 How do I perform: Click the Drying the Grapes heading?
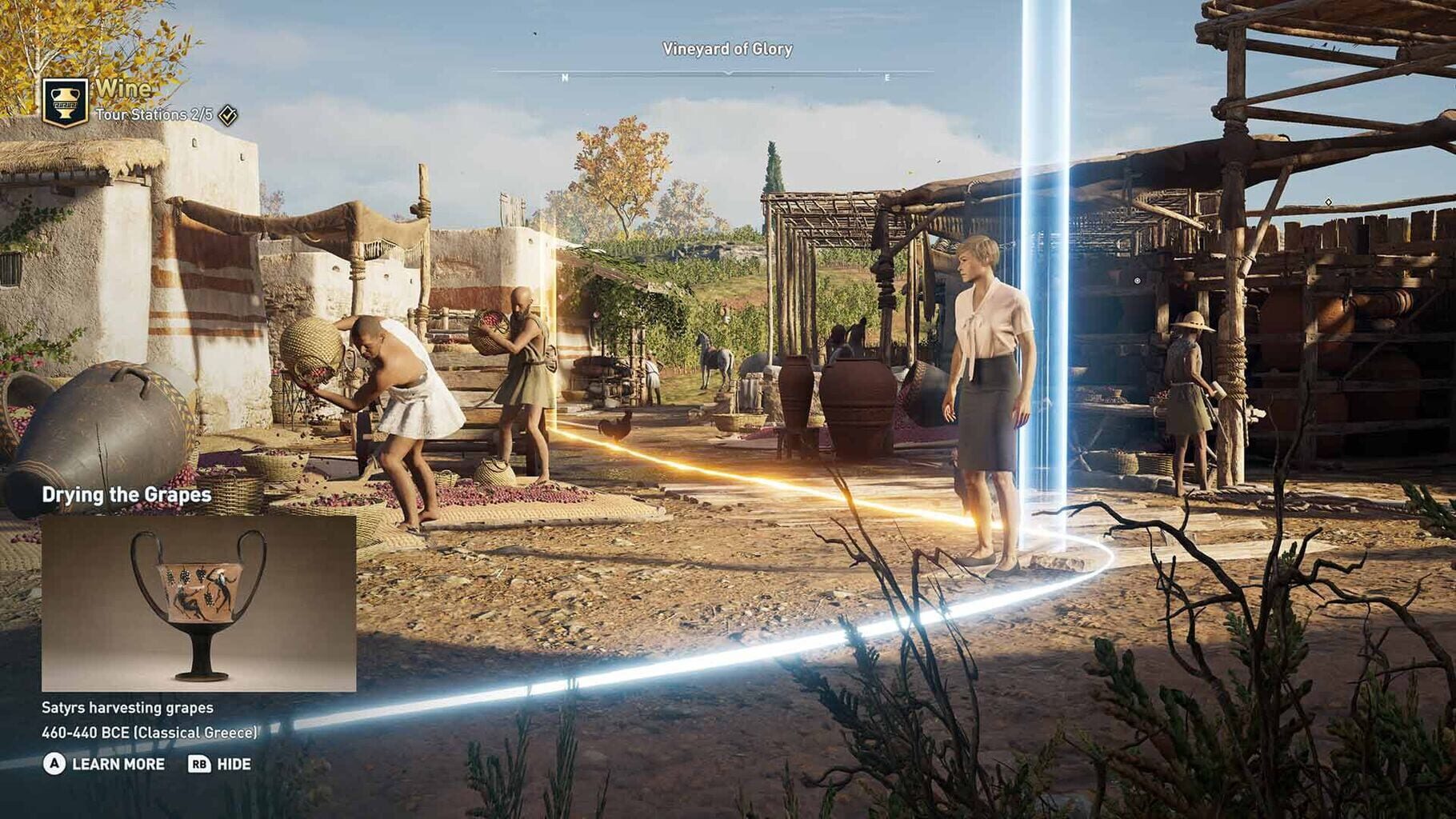point(128,494)
